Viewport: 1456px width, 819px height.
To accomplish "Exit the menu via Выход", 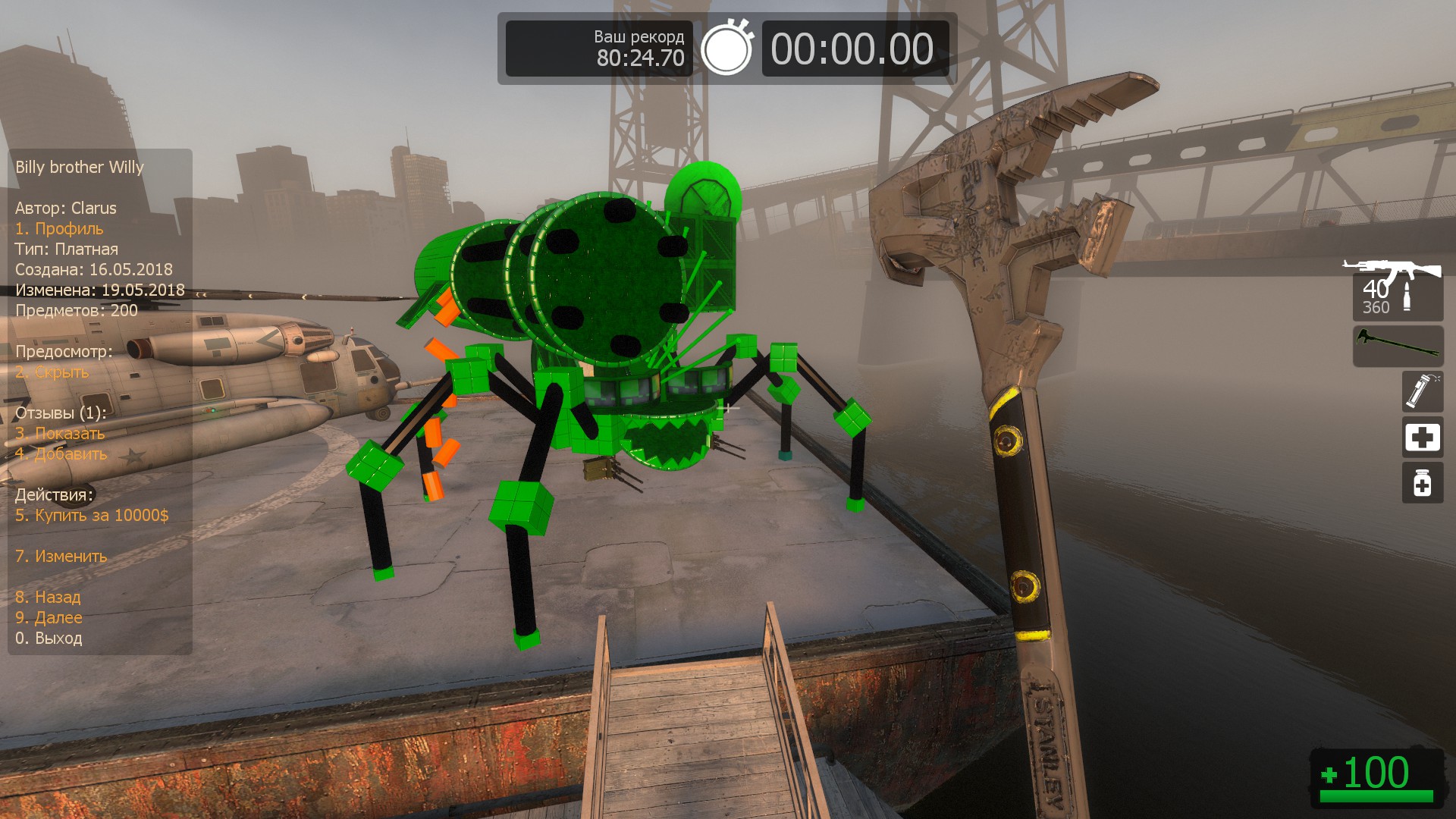I will (x=49, y=639).
